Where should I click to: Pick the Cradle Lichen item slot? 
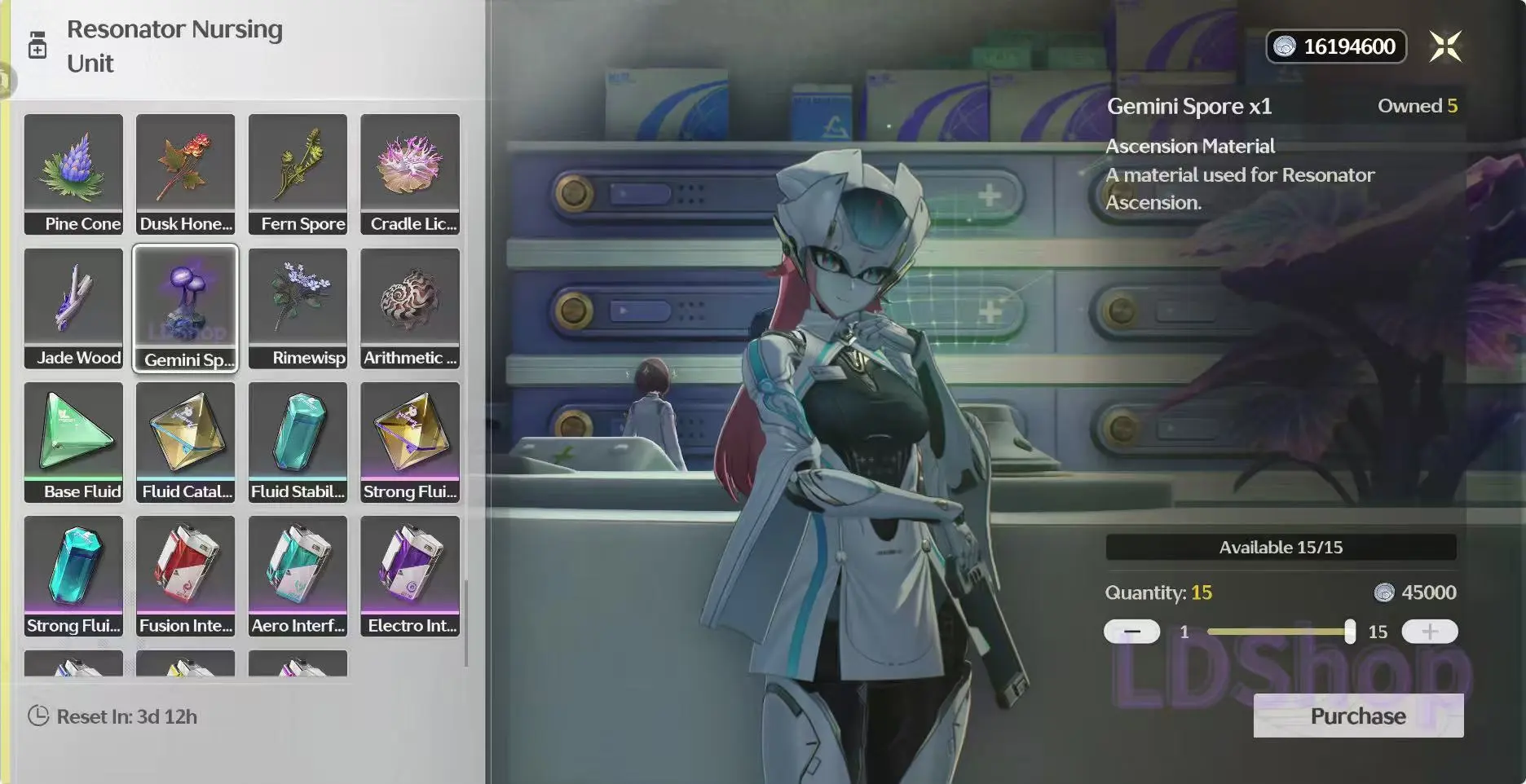410,173
